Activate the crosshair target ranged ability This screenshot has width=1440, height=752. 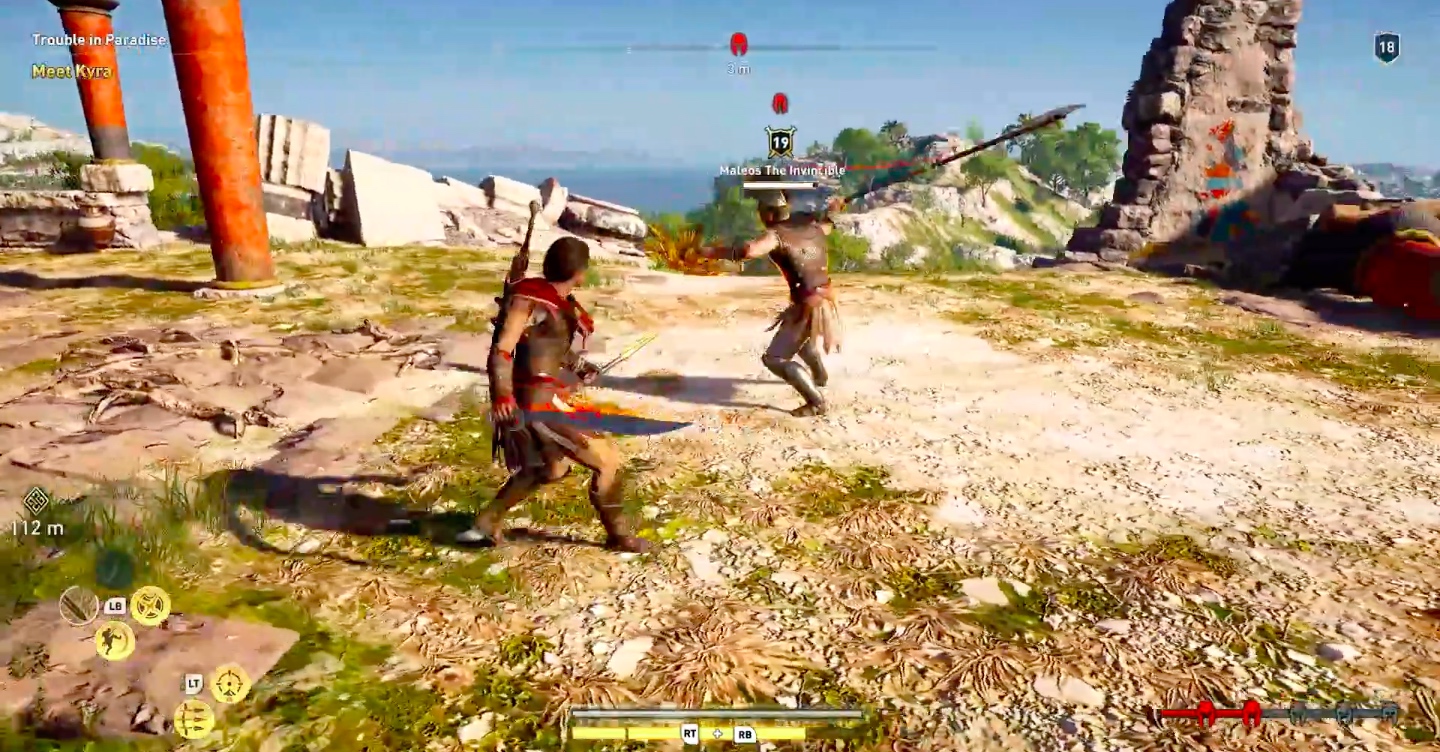click(230, 683)
